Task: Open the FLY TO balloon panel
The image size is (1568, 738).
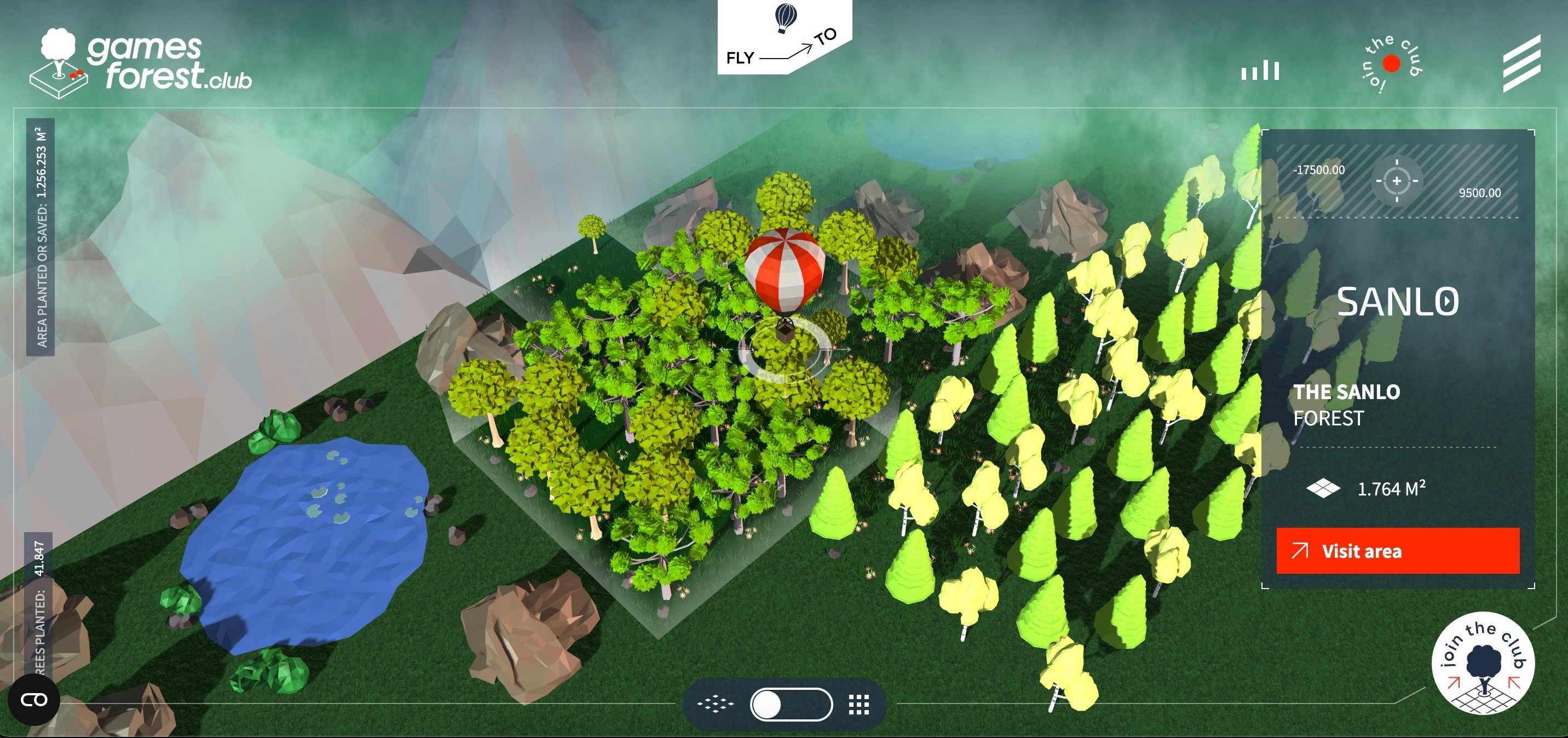Action: tap(784, 38)
